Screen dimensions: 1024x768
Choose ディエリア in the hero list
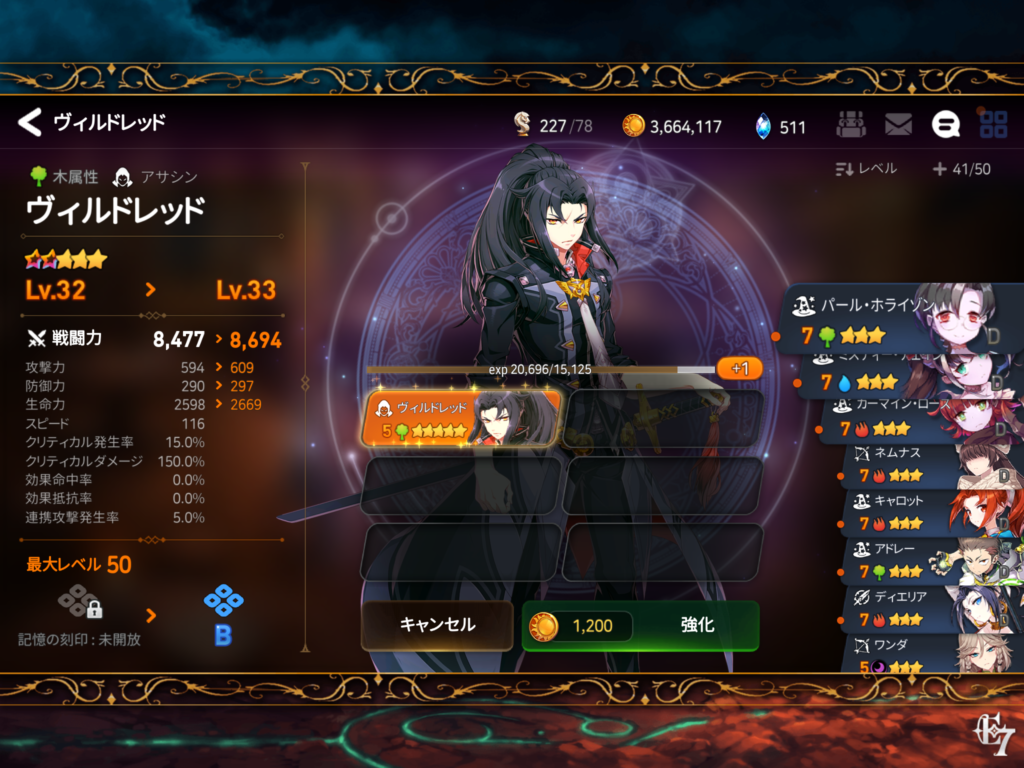click(x=930, y=607)
